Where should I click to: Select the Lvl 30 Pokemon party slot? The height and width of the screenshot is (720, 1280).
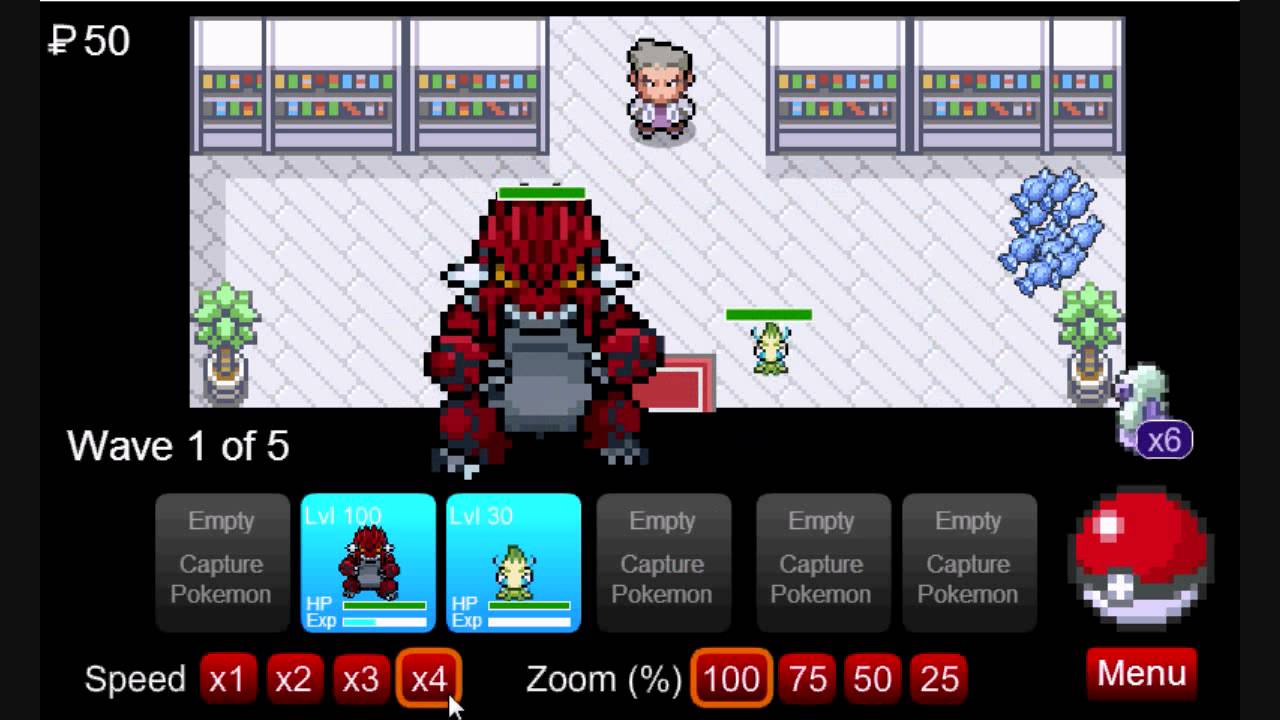click(513, 563)
